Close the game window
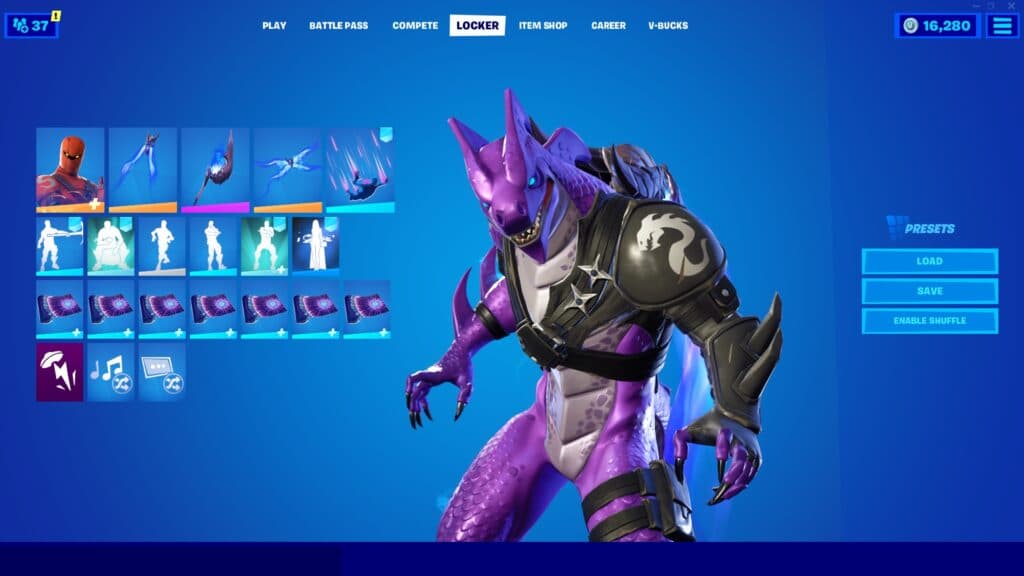The height and width of the screenshot is (576, 1024). (1011, 6)
